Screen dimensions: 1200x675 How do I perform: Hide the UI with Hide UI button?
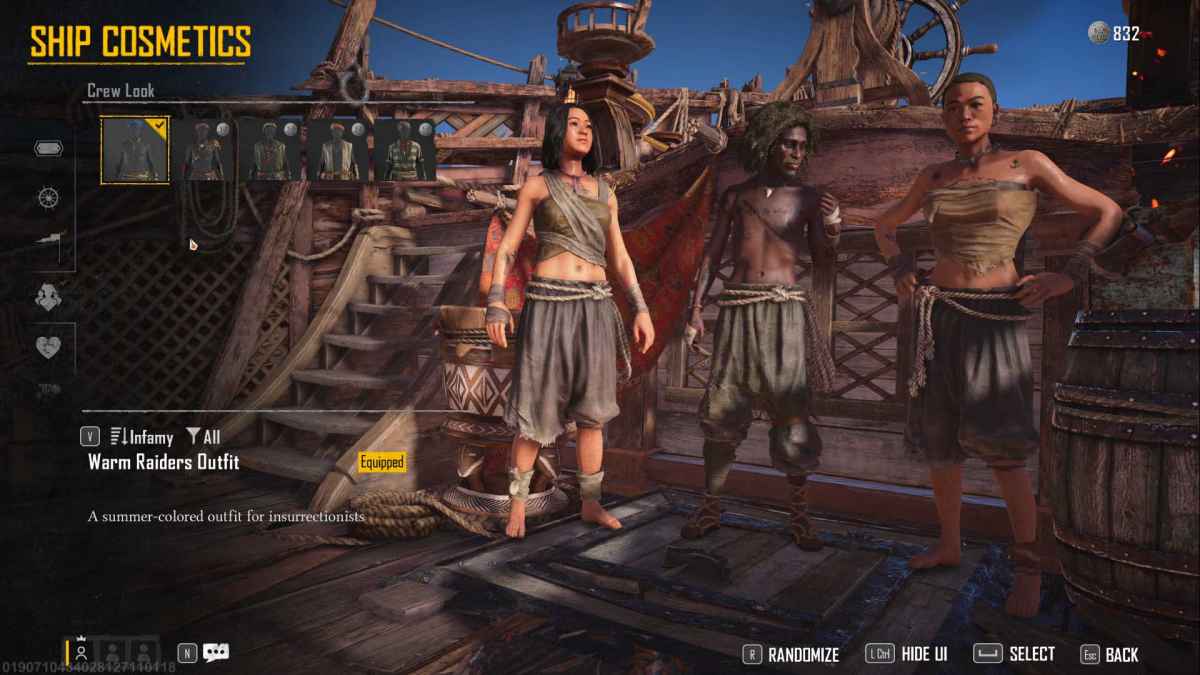(x=907, y=655)
